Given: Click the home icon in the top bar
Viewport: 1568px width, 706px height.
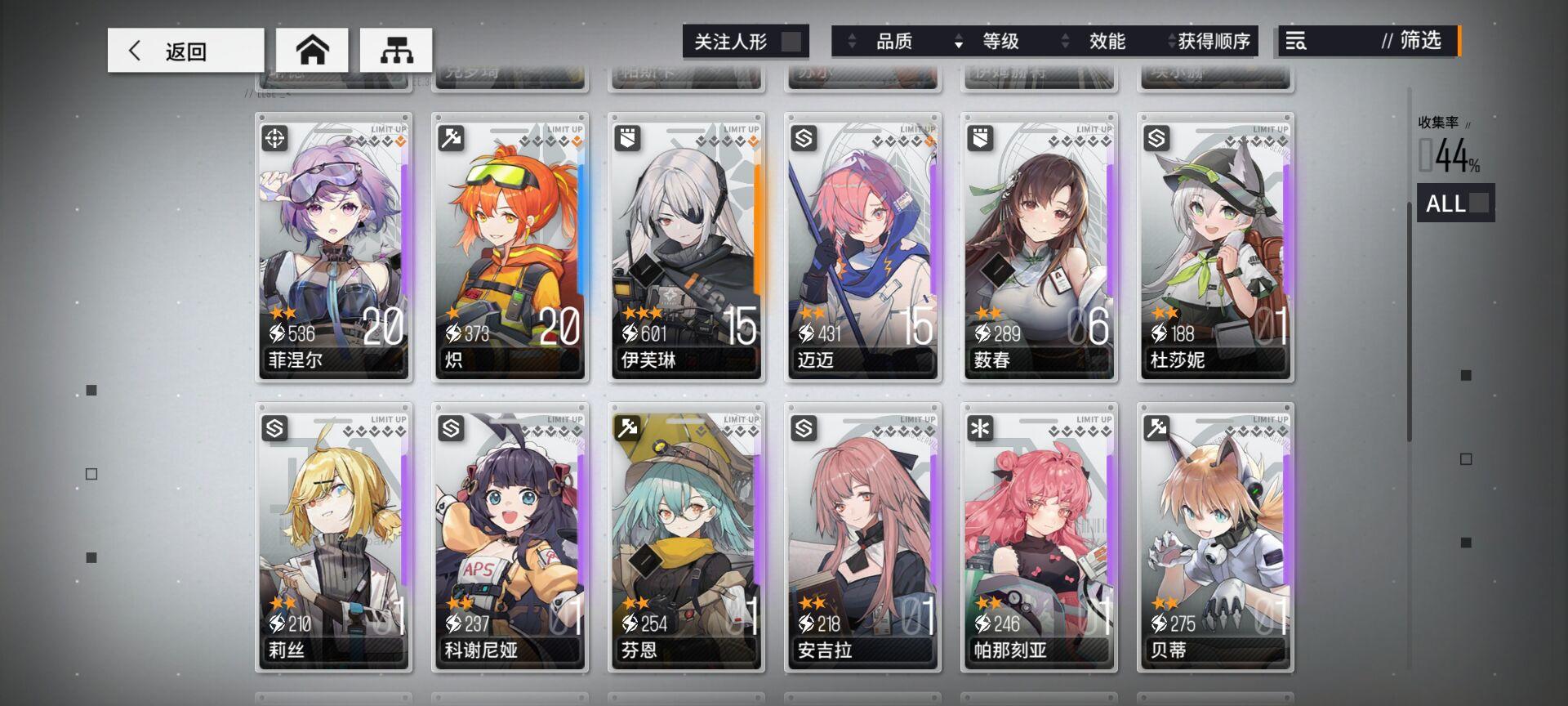Looking at the screenshot, I should pos(314,49).
